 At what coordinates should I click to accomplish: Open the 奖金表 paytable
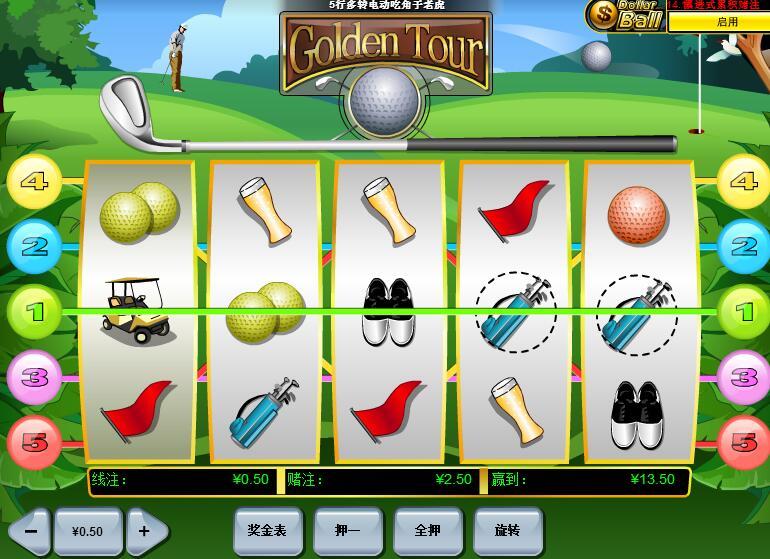pos(267,530)
